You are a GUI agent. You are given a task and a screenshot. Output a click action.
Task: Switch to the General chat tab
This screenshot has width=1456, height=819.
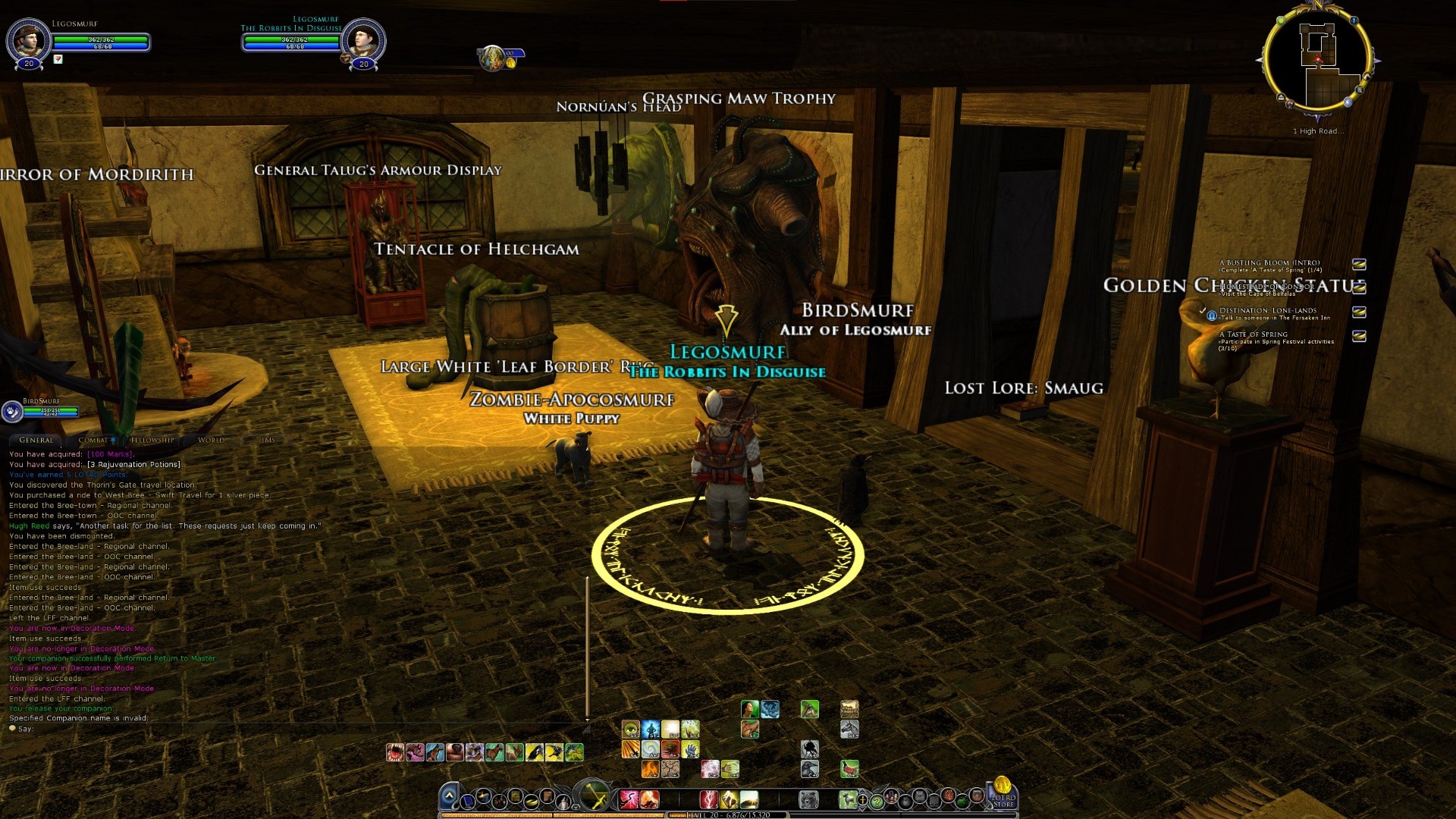pos(36,440)
